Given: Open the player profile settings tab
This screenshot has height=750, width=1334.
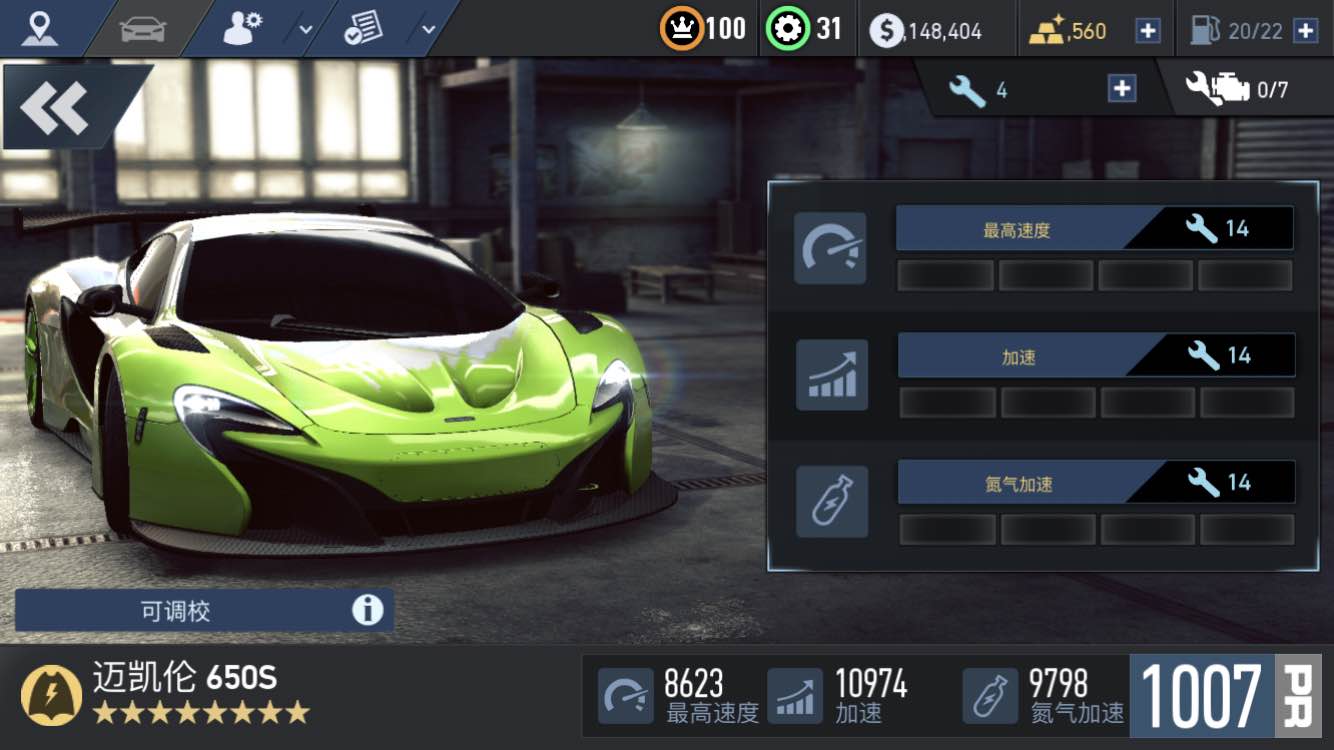Looking at the screenshot, I should (x=242, y=30).
